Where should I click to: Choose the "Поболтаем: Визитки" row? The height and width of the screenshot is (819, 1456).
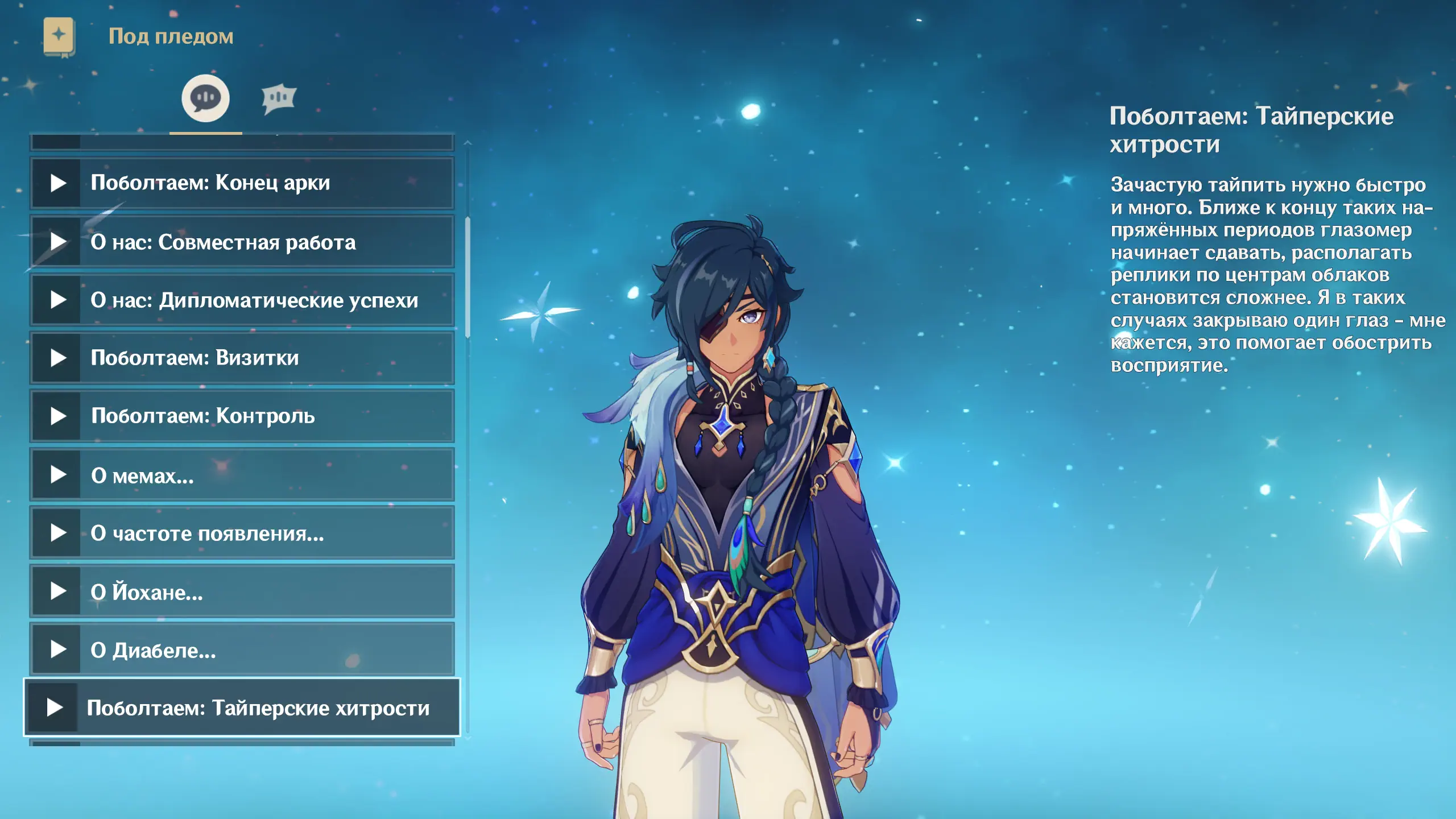pyautogui.click(x=242, y=358)
